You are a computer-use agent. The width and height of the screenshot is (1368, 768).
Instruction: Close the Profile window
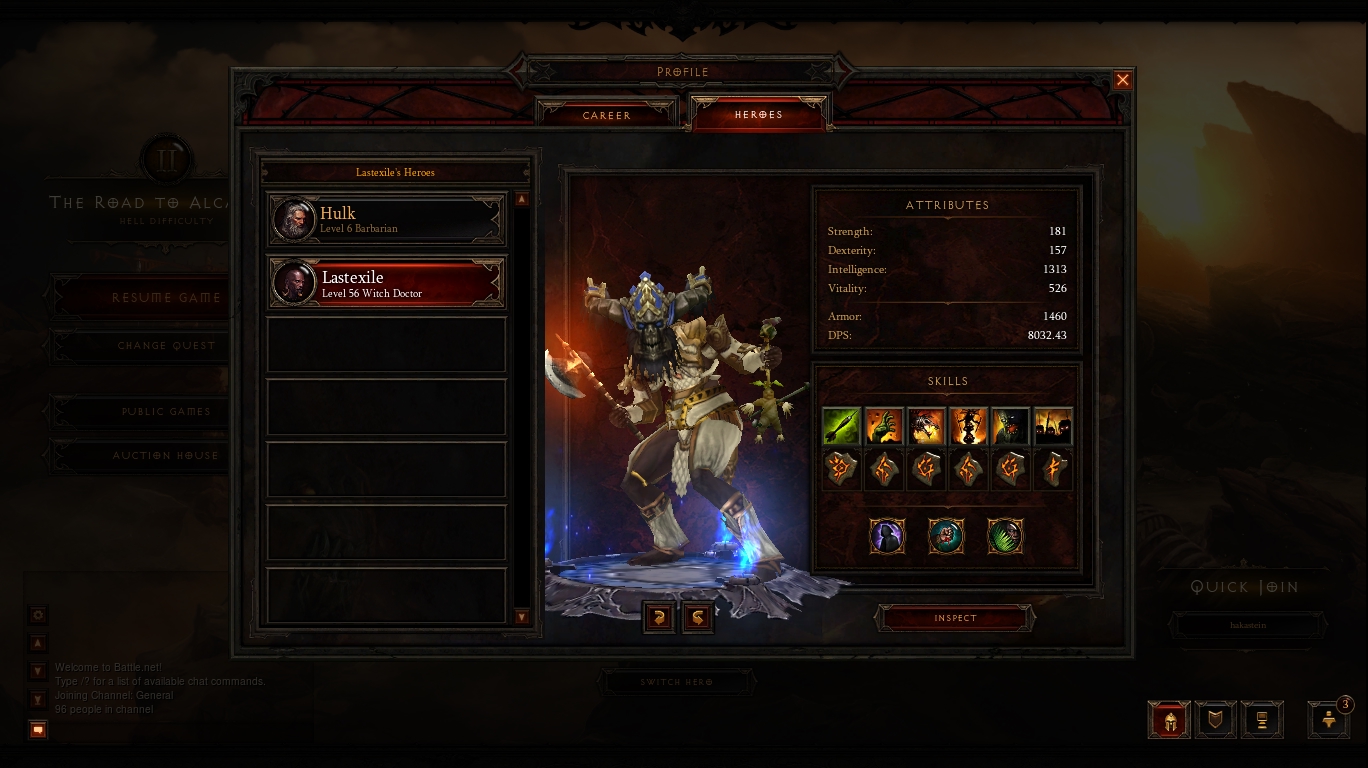coord(1122,80)
